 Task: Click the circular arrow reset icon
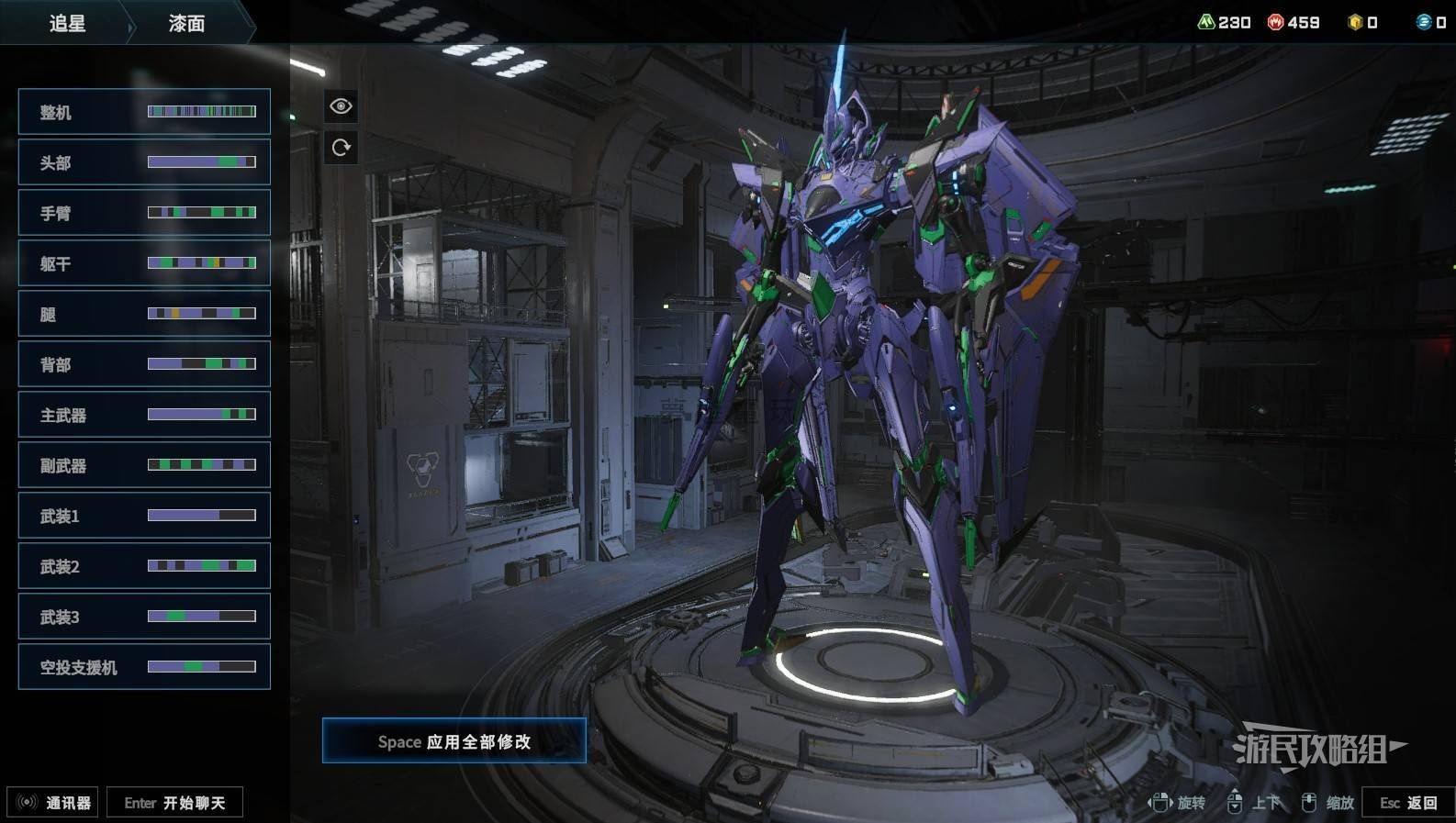point(341,148)
